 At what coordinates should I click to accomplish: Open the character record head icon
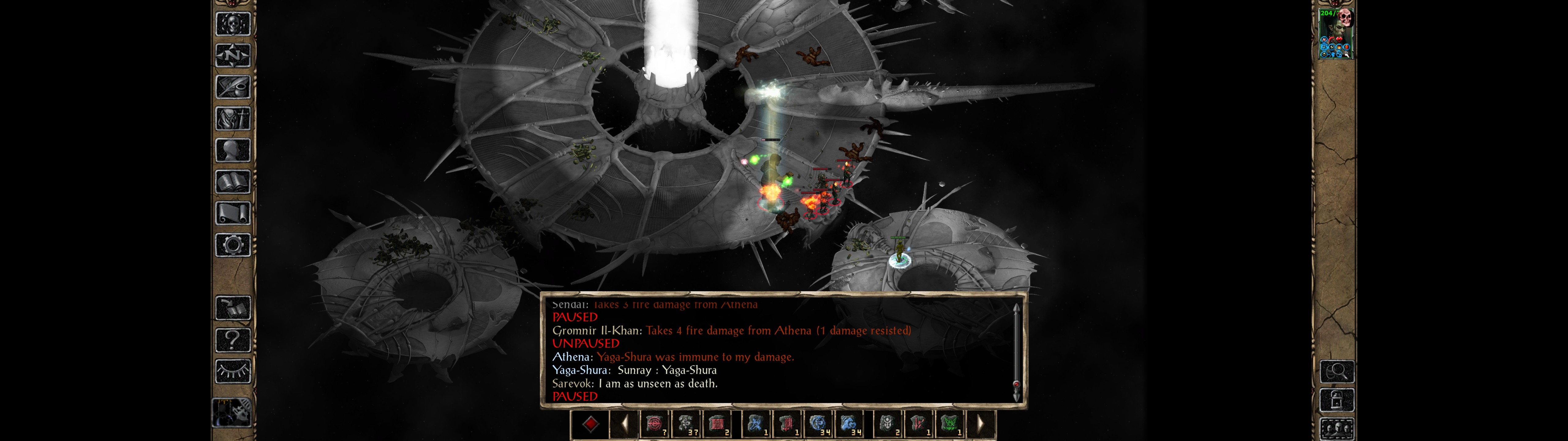tap(232, 150)
